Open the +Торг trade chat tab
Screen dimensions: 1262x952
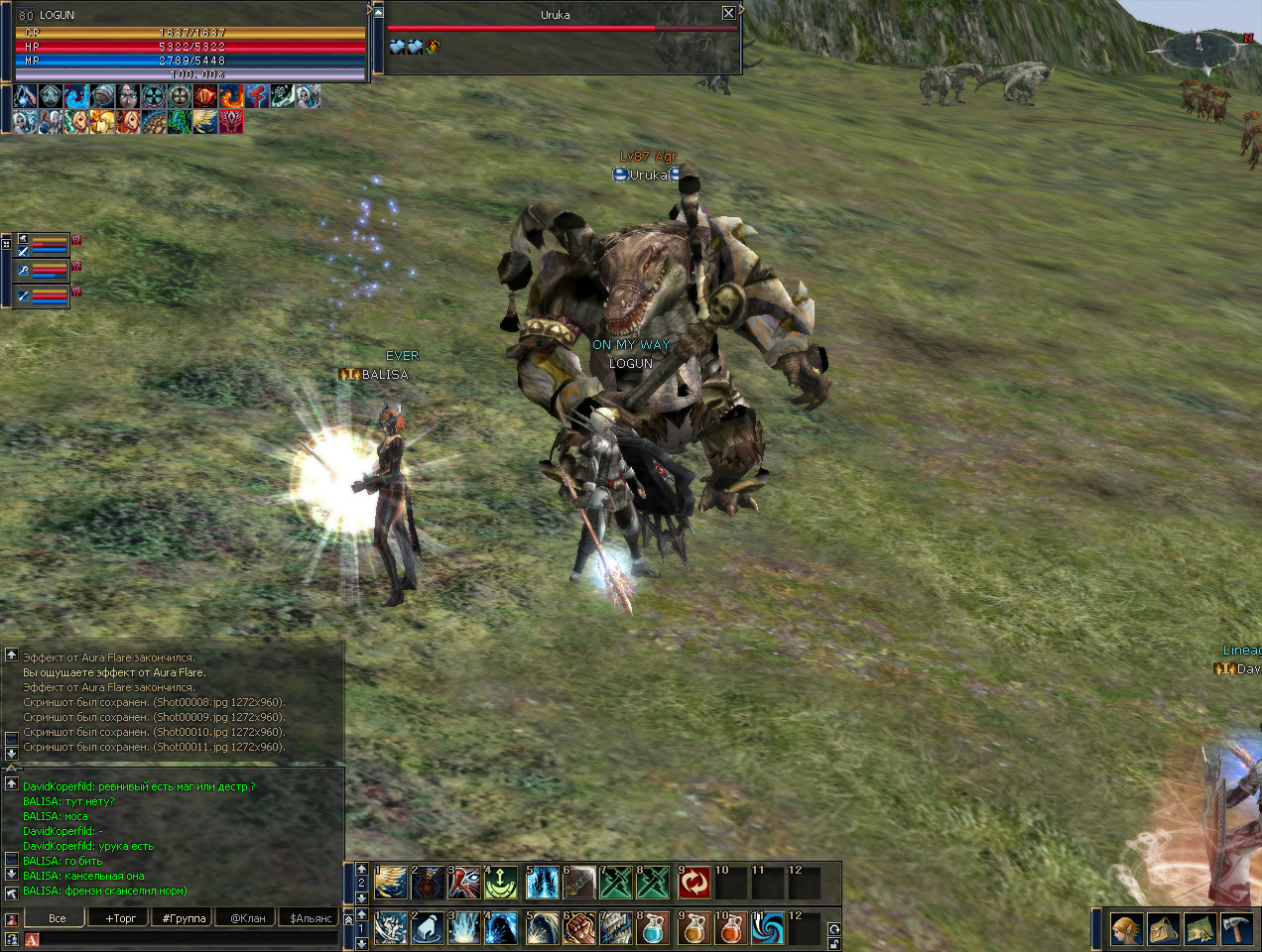[x=121, y=918]
